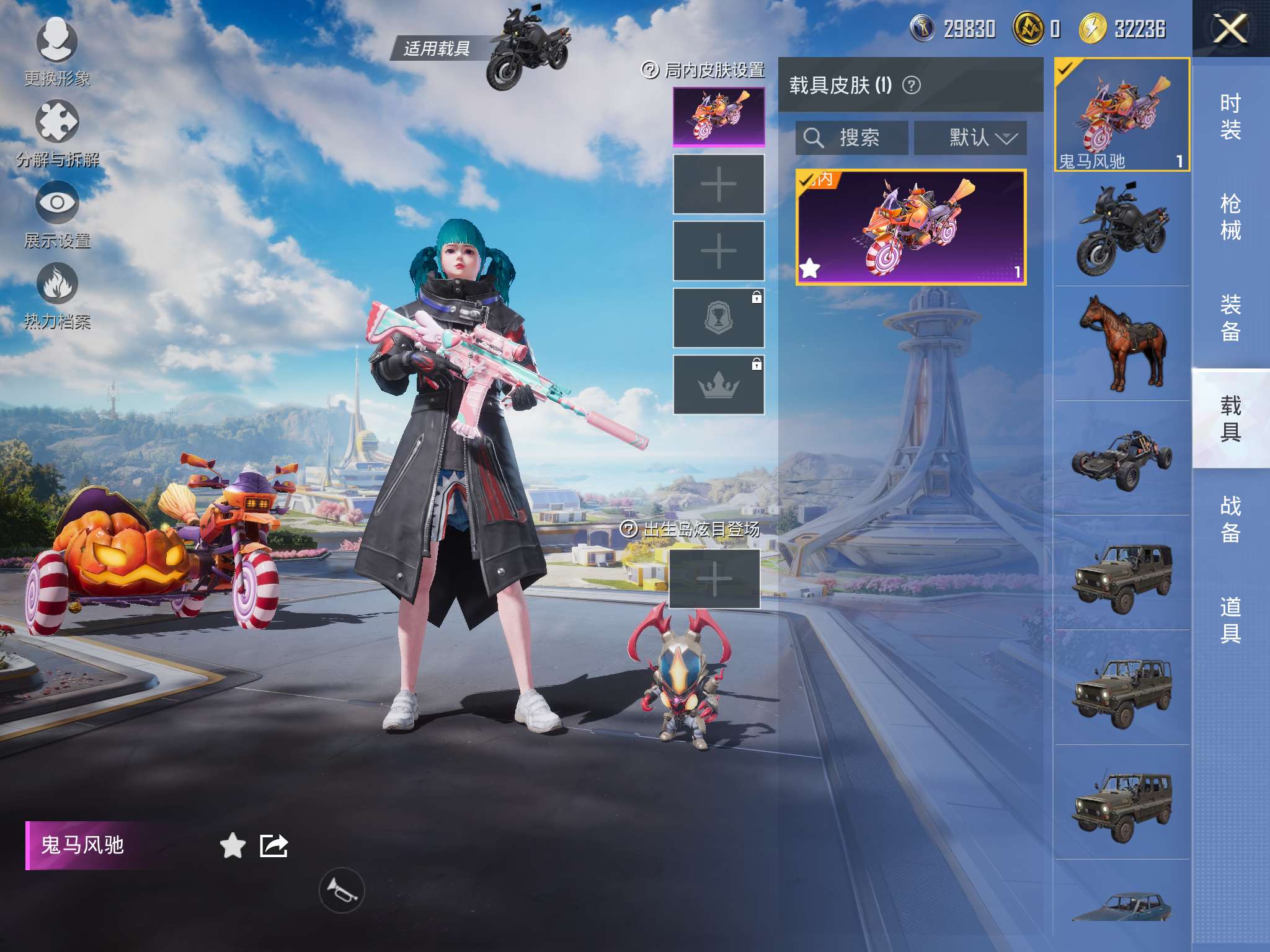1270x952 pixels.
Task: Choose the black motorcycle in vehicle list
Action: pos(1122,229)
